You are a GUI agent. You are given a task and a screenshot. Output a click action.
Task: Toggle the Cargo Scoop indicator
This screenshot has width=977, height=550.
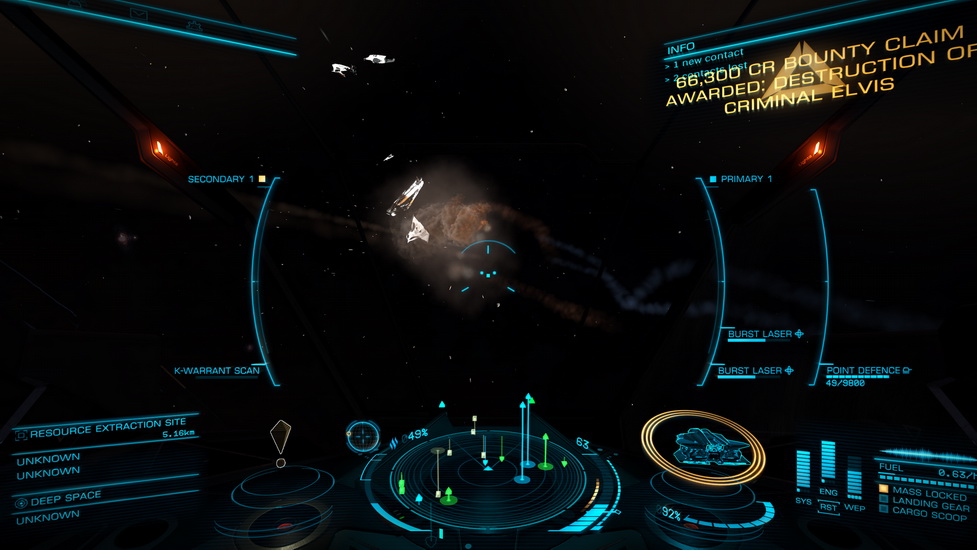pyautogui.click(x=928, y=517)
